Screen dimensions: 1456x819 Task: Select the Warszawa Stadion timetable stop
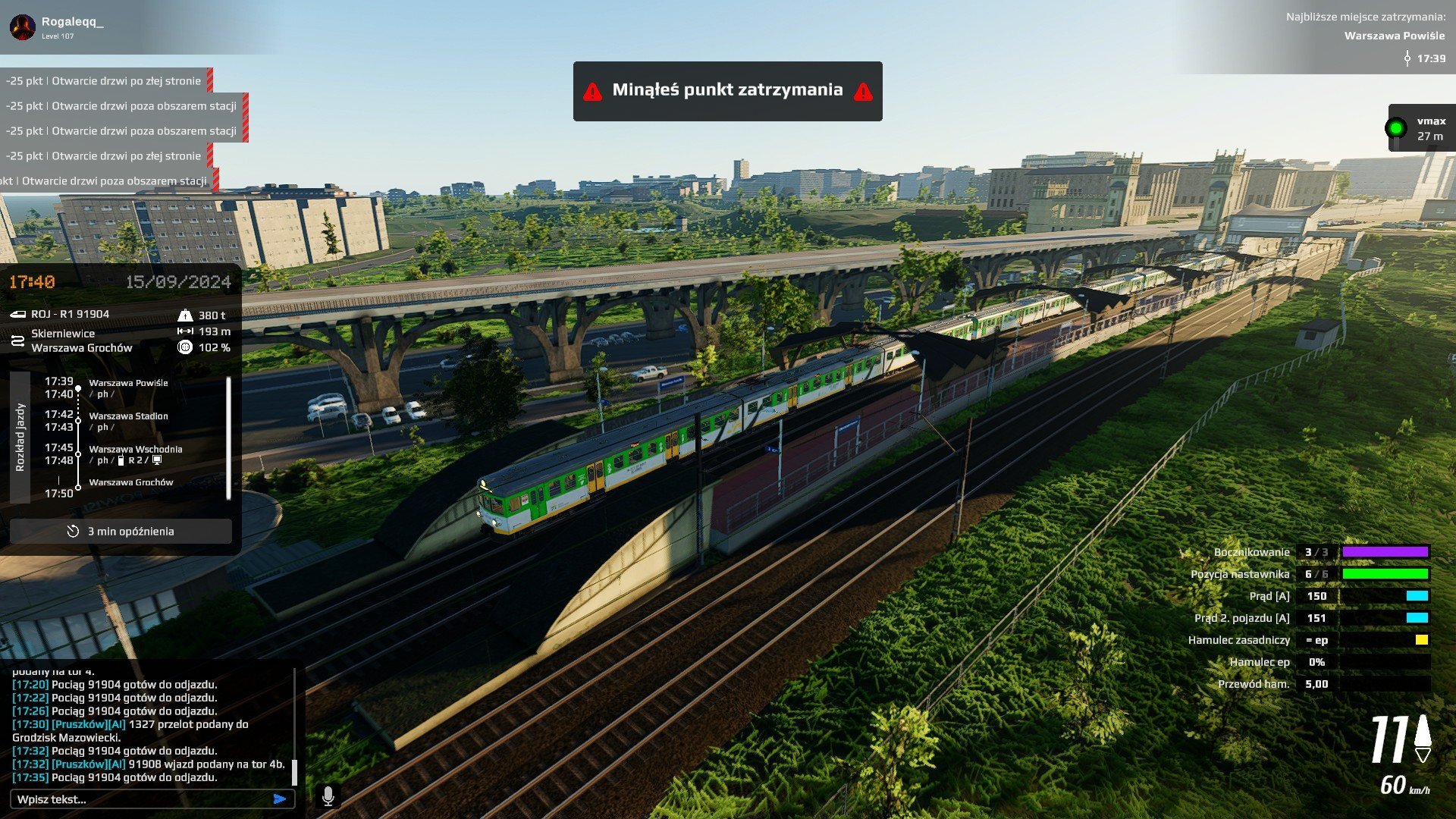(x=128, y=416)
